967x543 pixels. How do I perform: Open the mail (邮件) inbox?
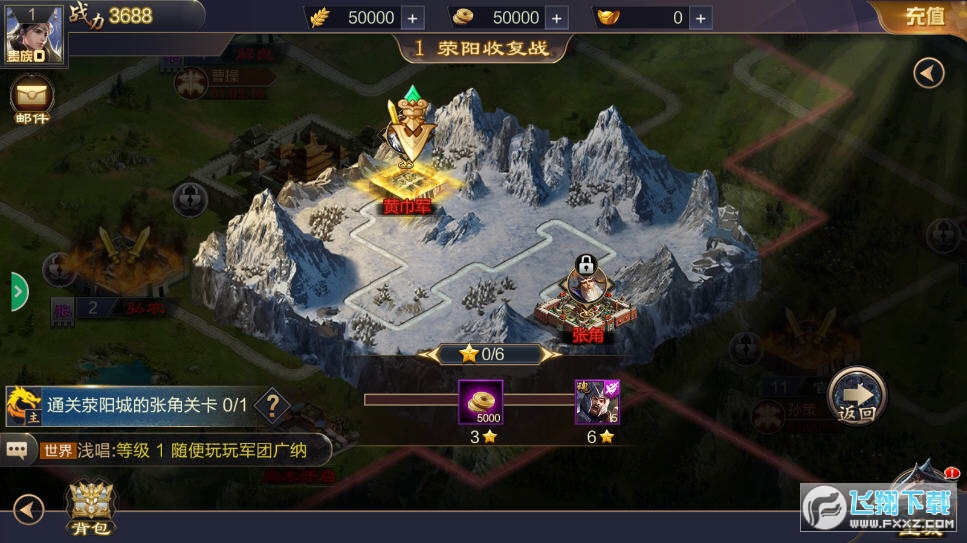30,100
